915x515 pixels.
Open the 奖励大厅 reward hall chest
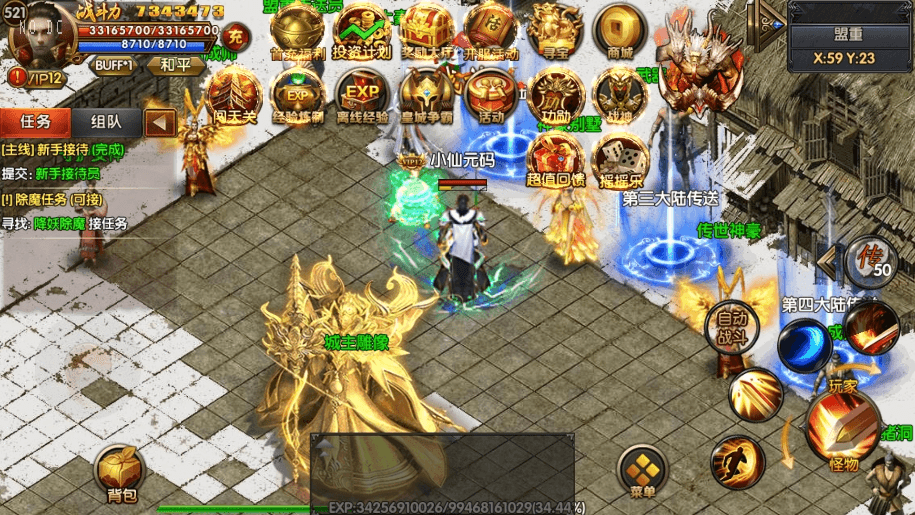tap(426, 30)
